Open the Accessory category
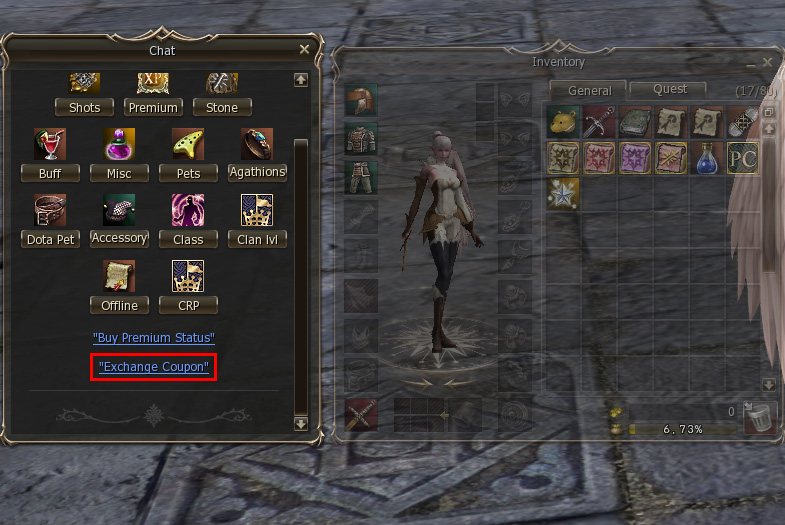 point(119,238)
